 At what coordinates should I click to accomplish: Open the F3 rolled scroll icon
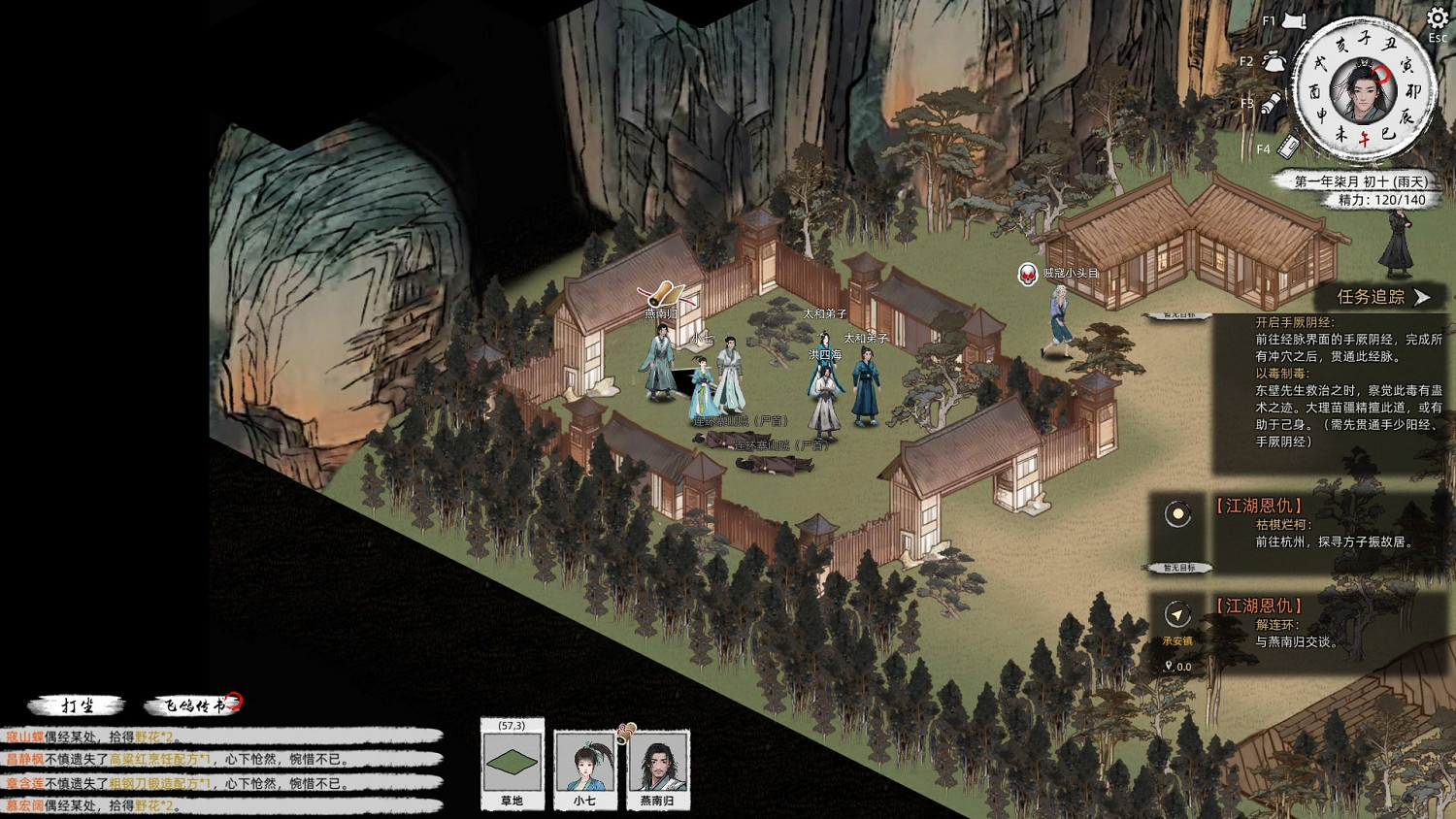1272,104
